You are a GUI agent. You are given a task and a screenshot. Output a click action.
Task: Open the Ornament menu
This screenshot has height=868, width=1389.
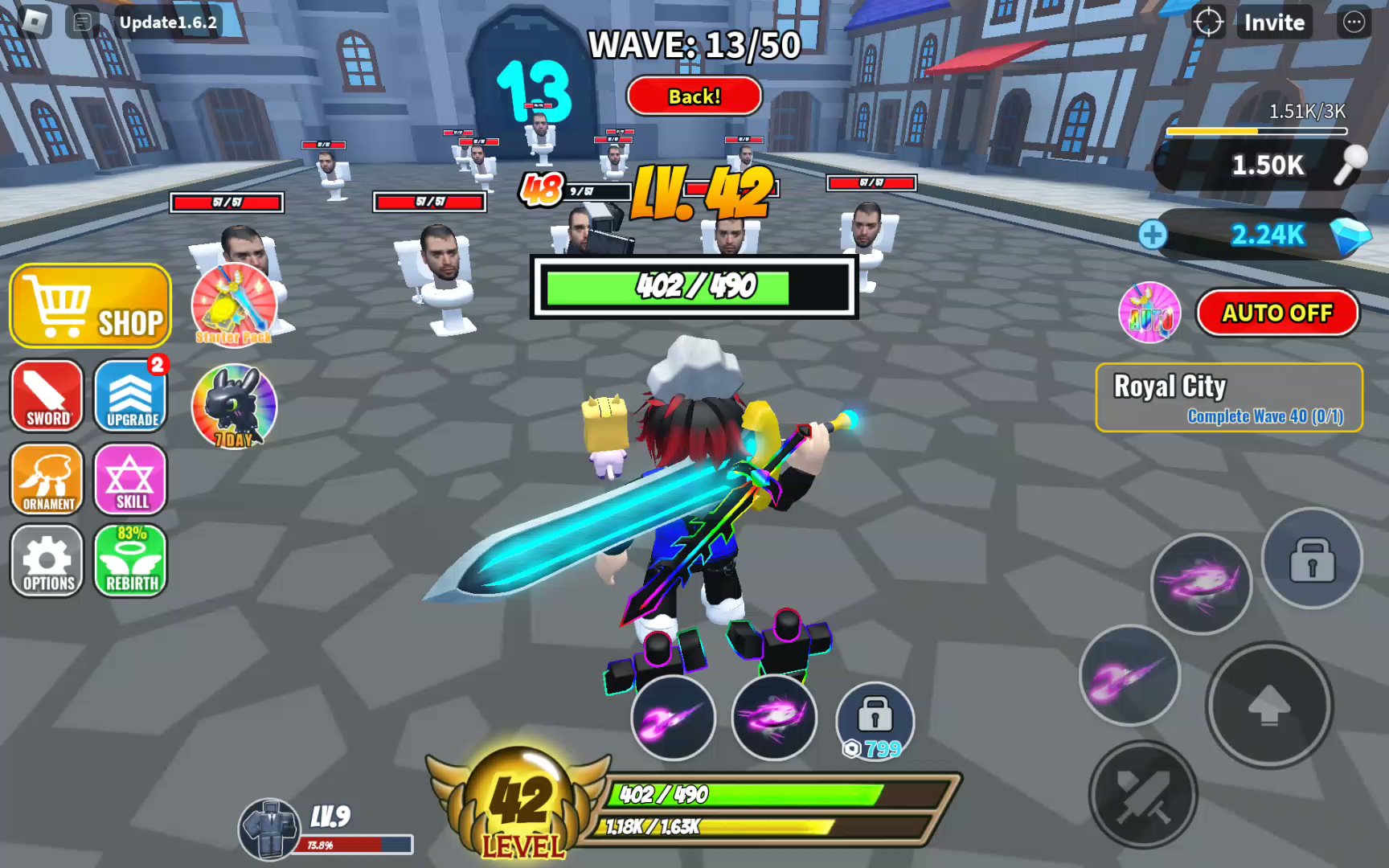(47, 479)
